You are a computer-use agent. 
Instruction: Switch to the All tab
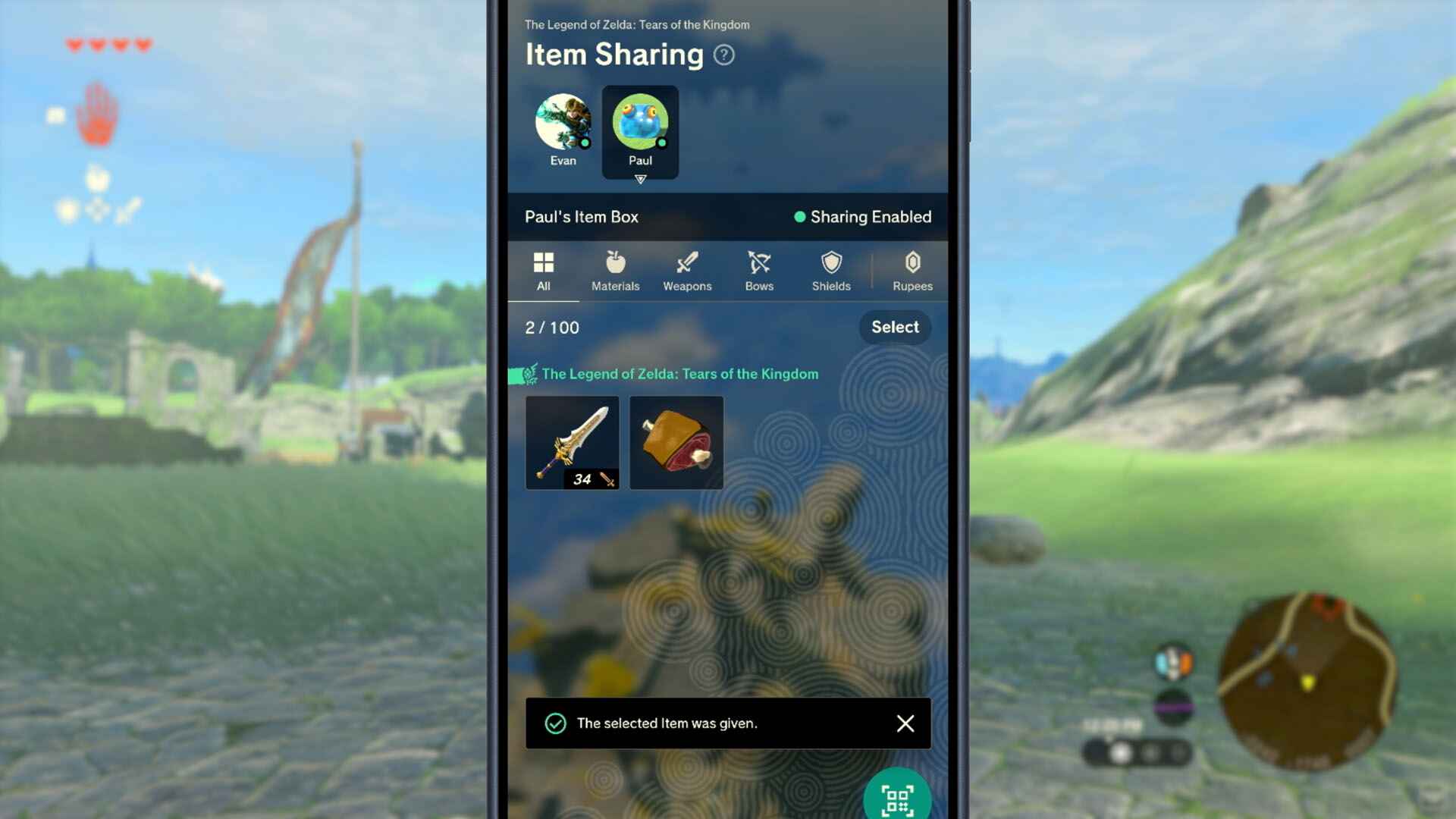pyautogui.click(x=544, y=271)
